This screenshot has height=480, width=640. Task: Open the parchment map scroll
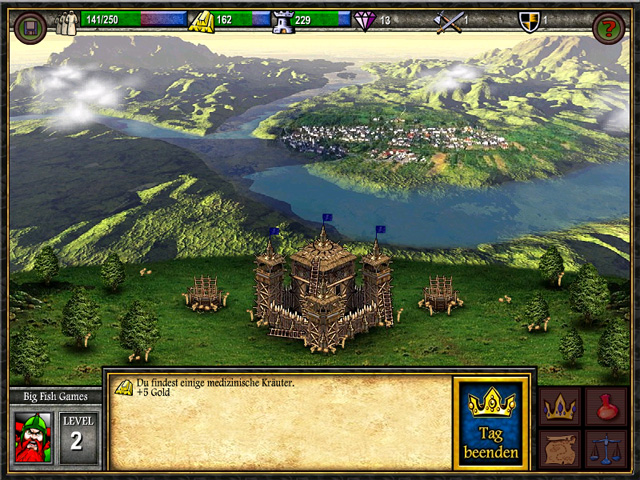[560, 448]
